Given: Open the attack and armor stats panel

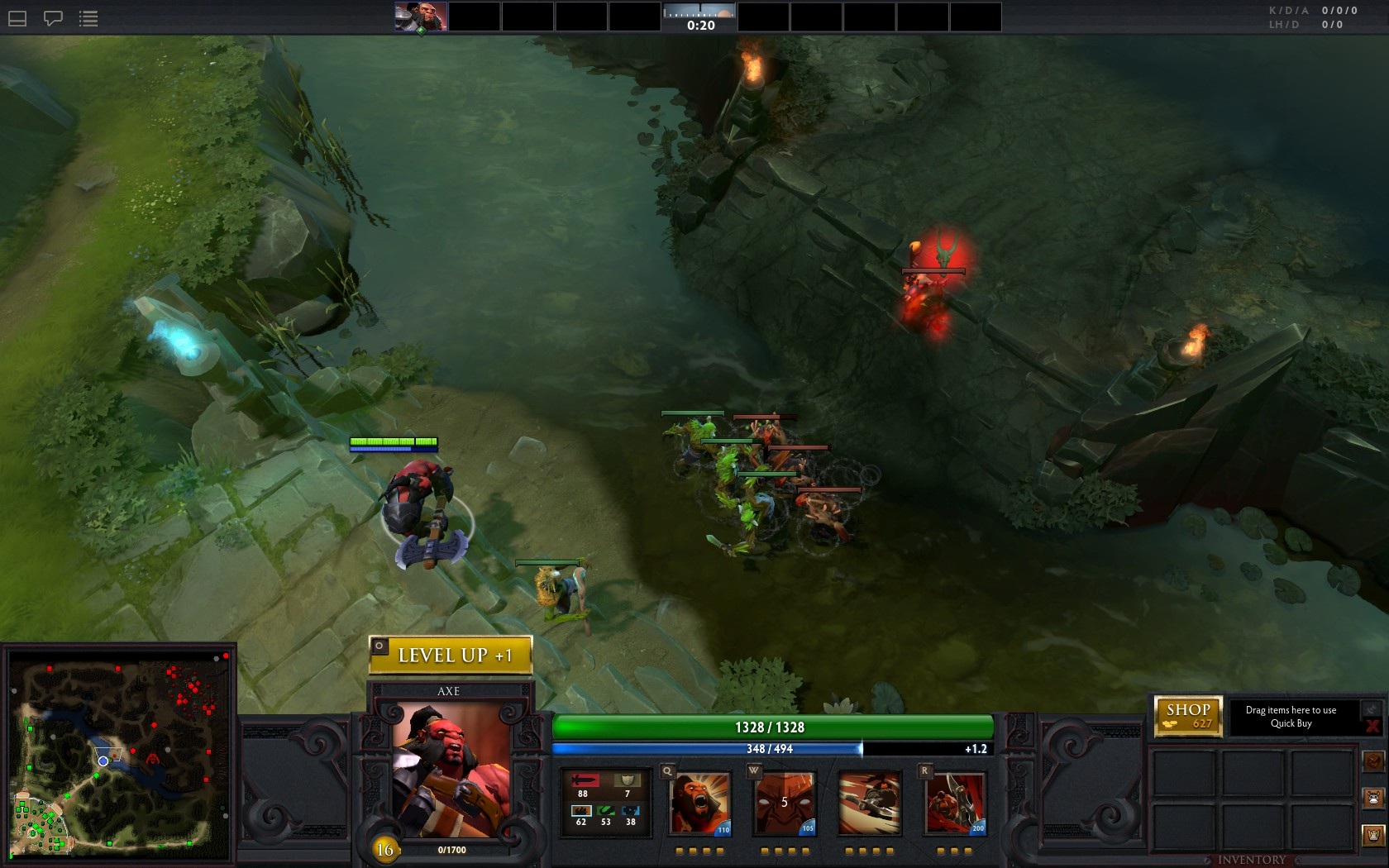Looking at the screenshot, I should [x=605, y=800].
